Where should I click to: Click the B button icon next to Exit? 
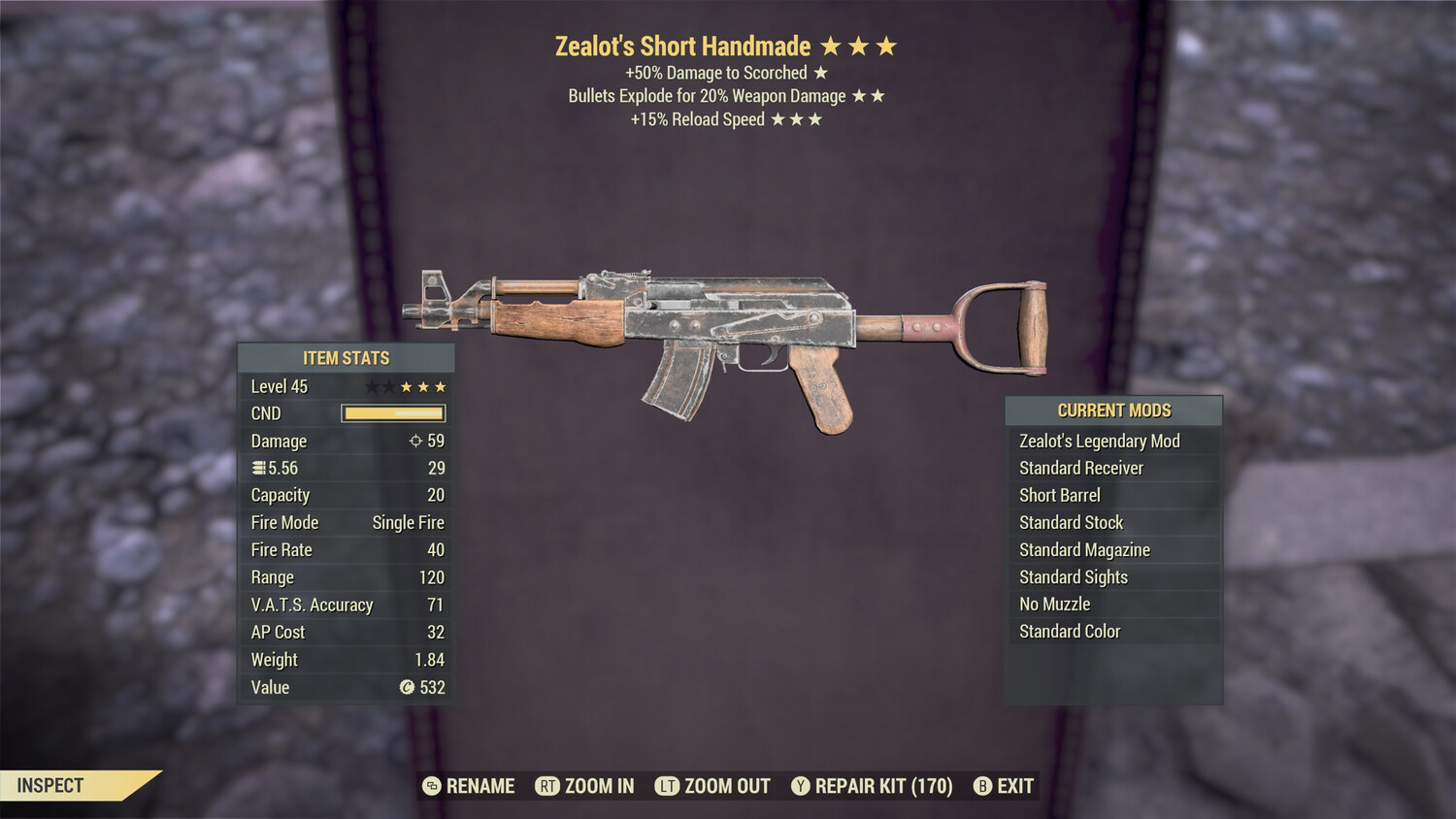[x=983, y=786]
